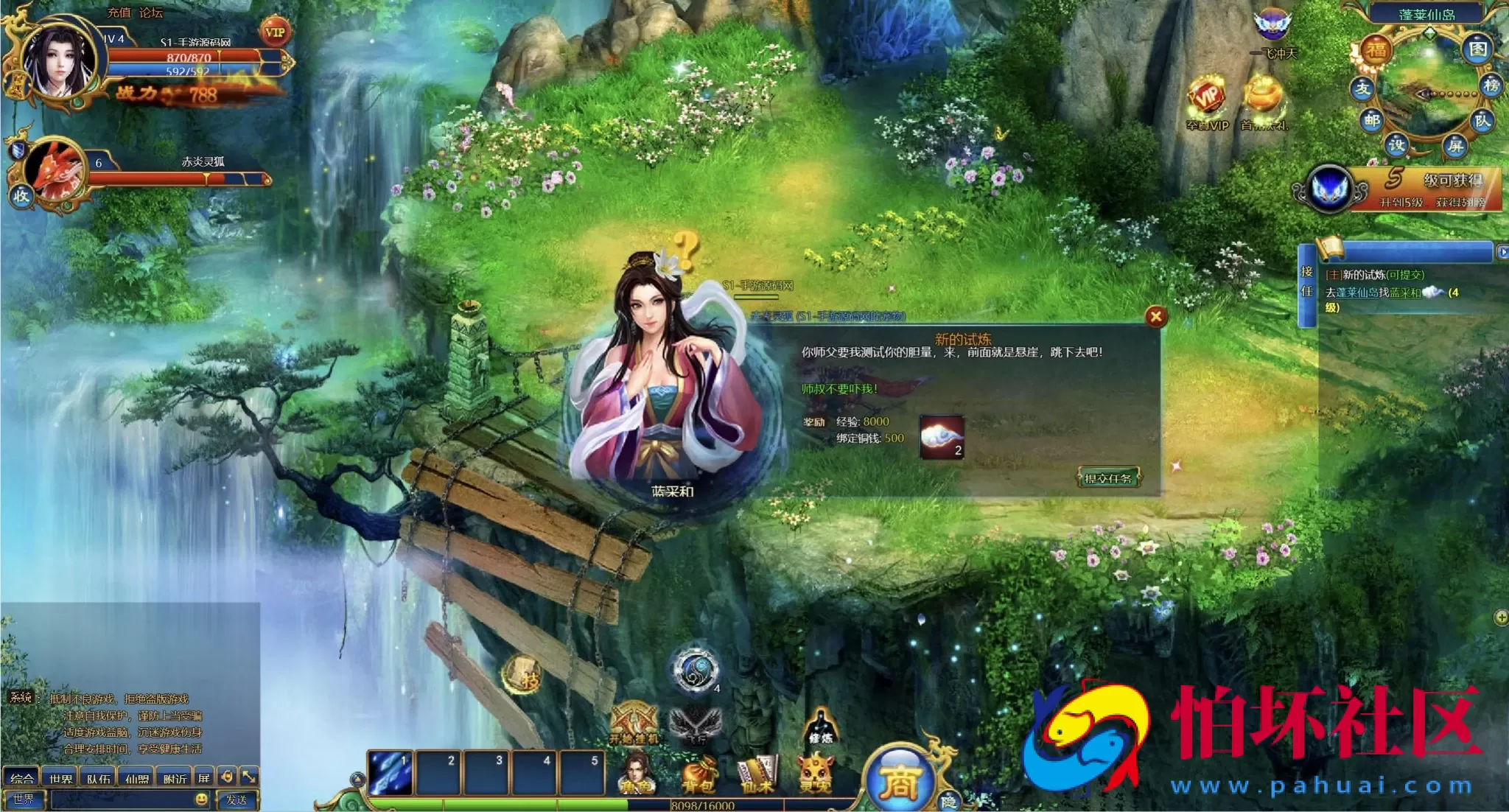Open the 背包 backpack
The image size is (1509, 812).
[697, 776]
